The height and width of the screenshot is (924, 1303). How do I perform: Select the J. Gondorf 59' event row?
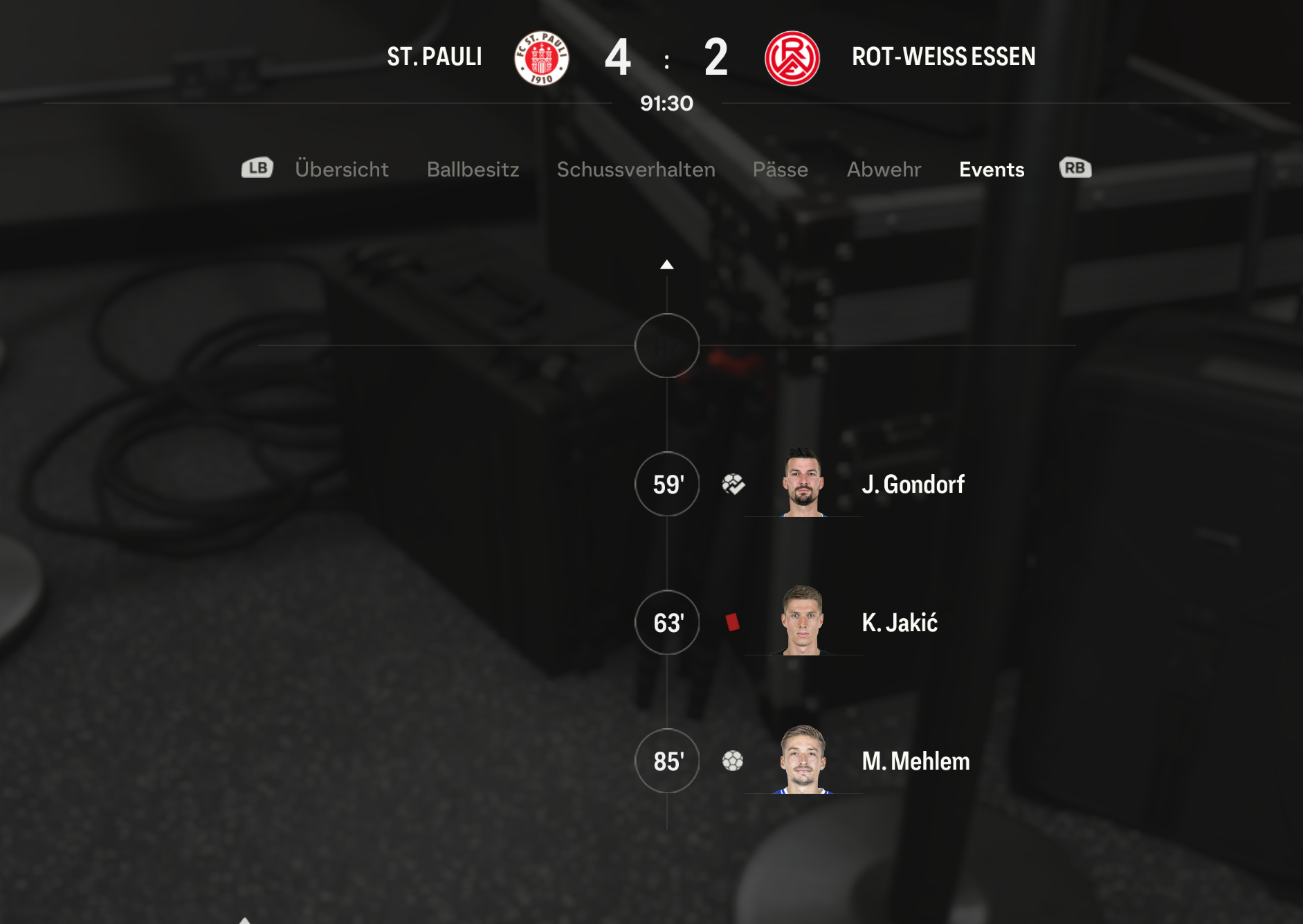pyautogui.click(x=912, y=484)
